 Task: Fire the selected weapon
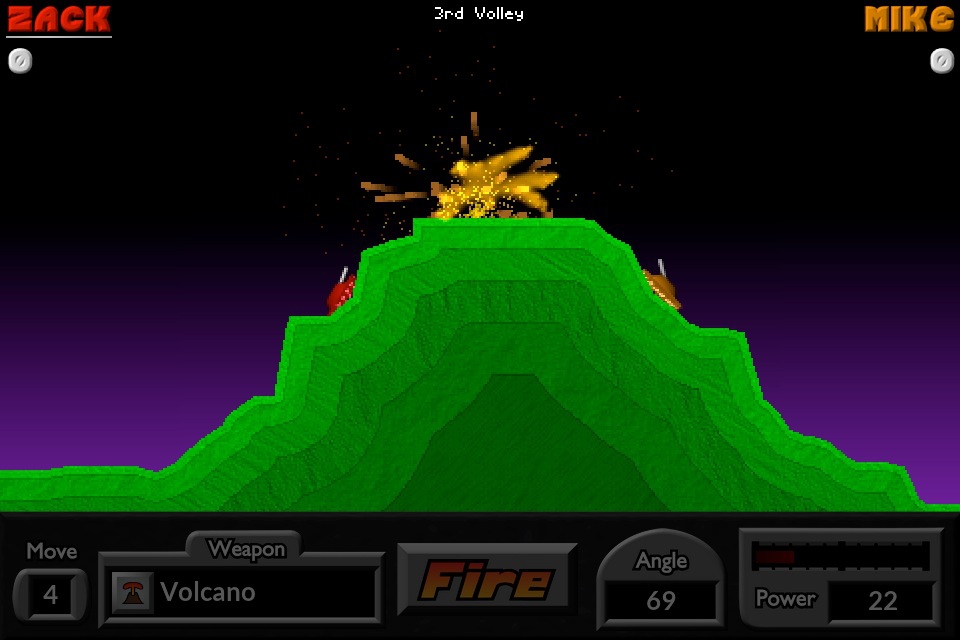[487, 580]
